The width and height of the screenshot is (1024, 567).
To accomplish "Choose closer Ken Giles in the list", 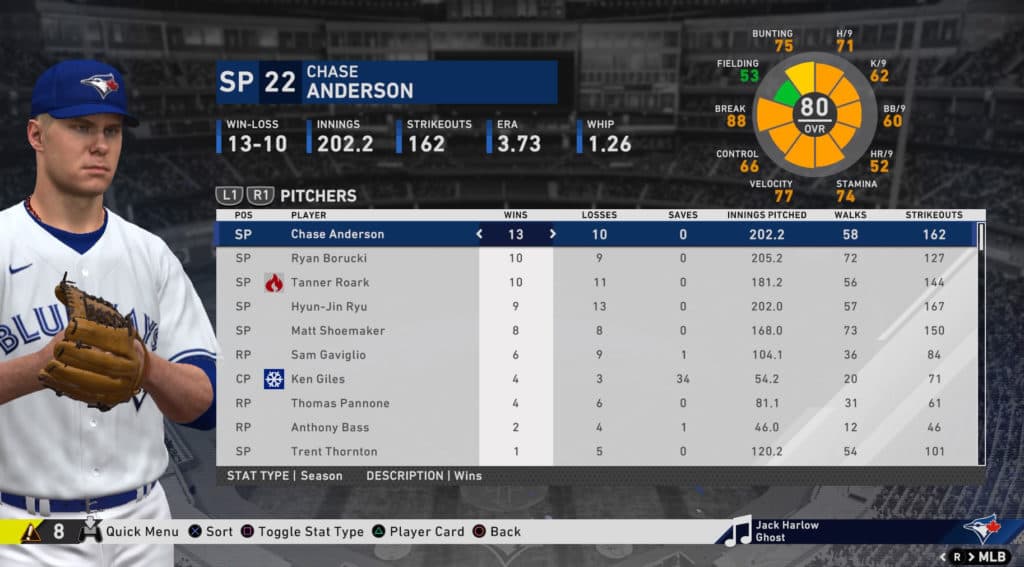I will pyautogui.click(x=320, y=379).
